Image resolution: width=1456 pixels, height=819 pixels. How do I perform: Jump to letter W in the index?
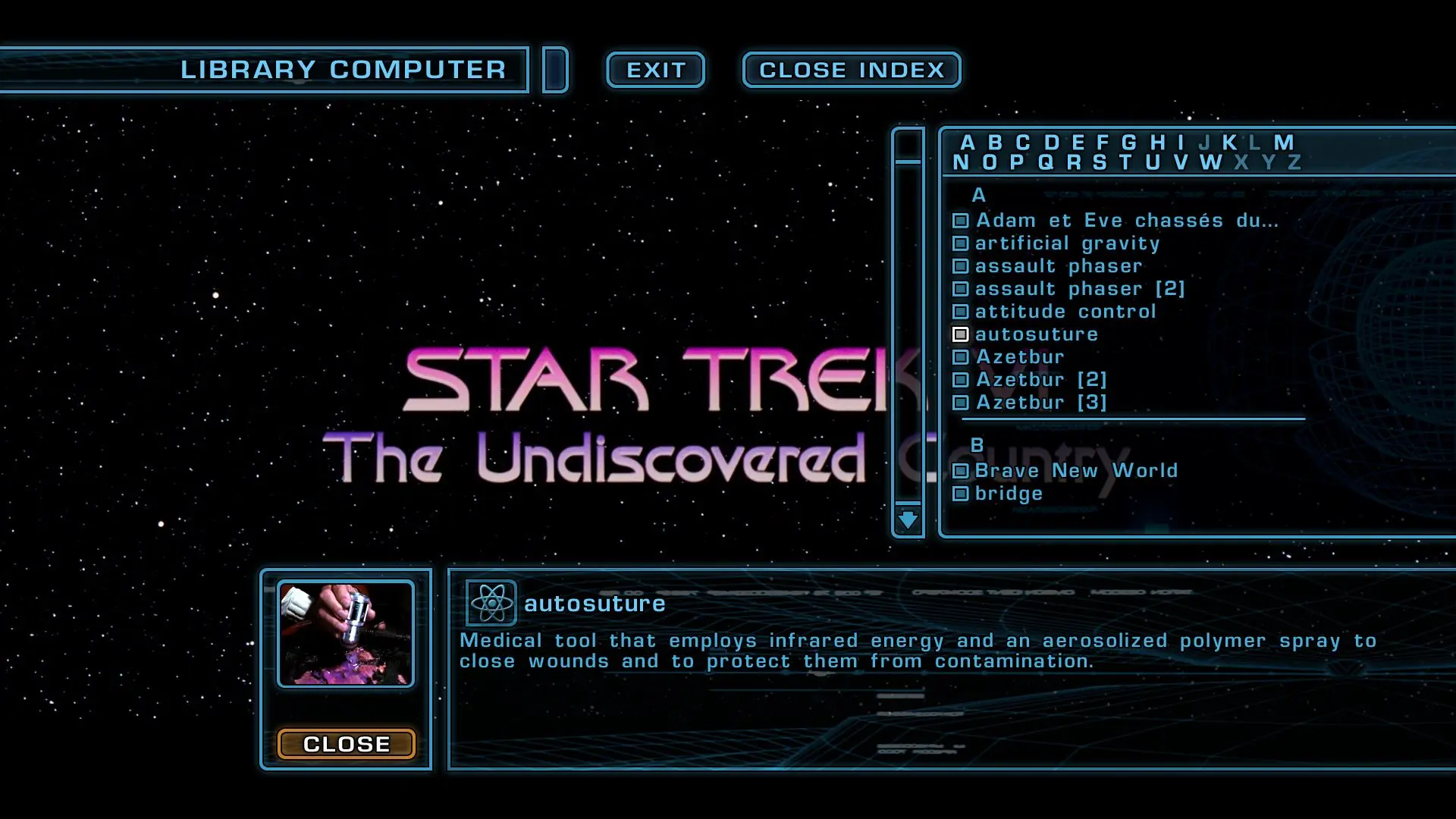pos(1210,162)
